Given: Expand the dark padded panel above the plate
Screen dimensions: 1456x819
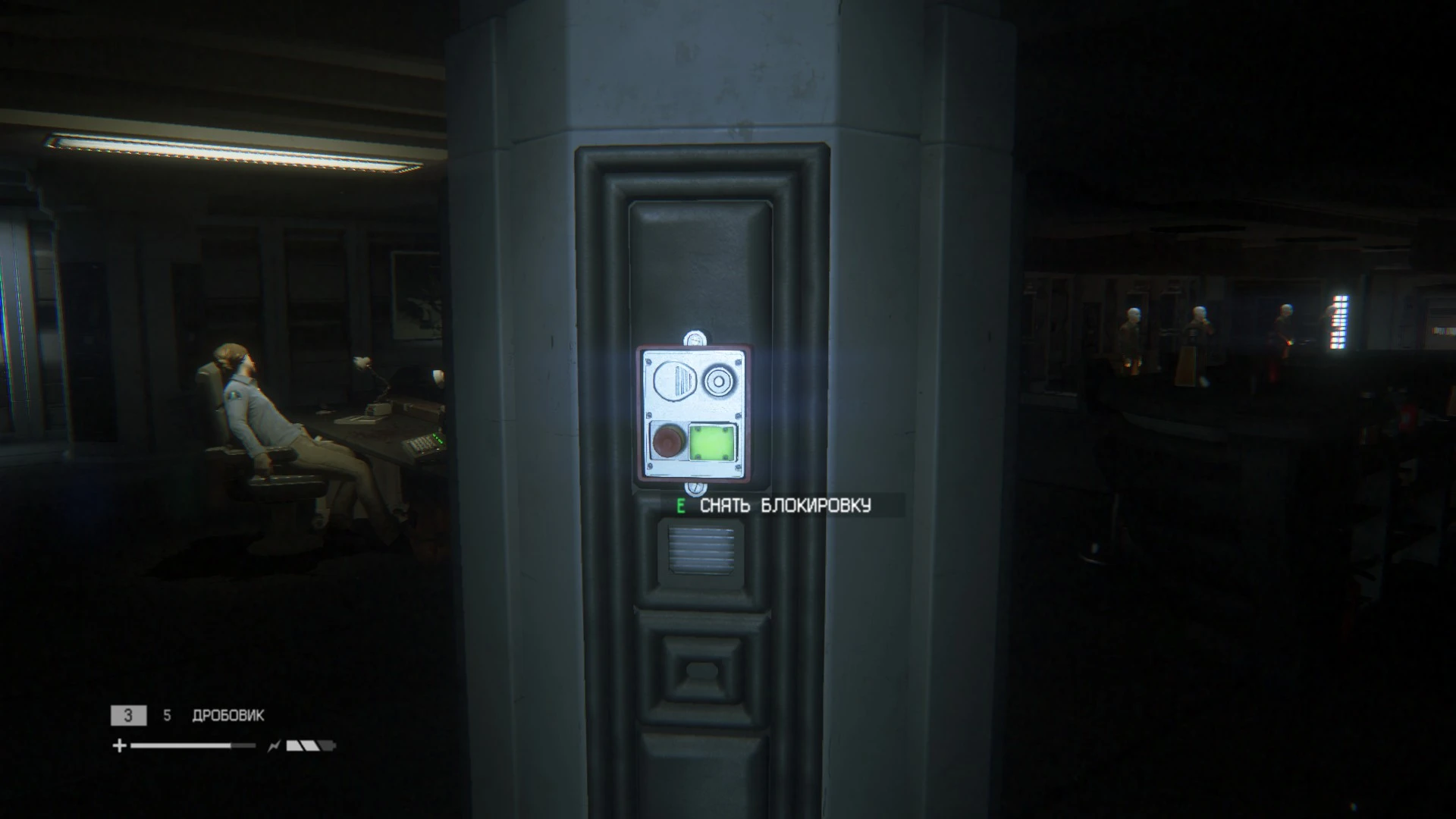Looking at the screenshot, I should [x=698, y=265].
